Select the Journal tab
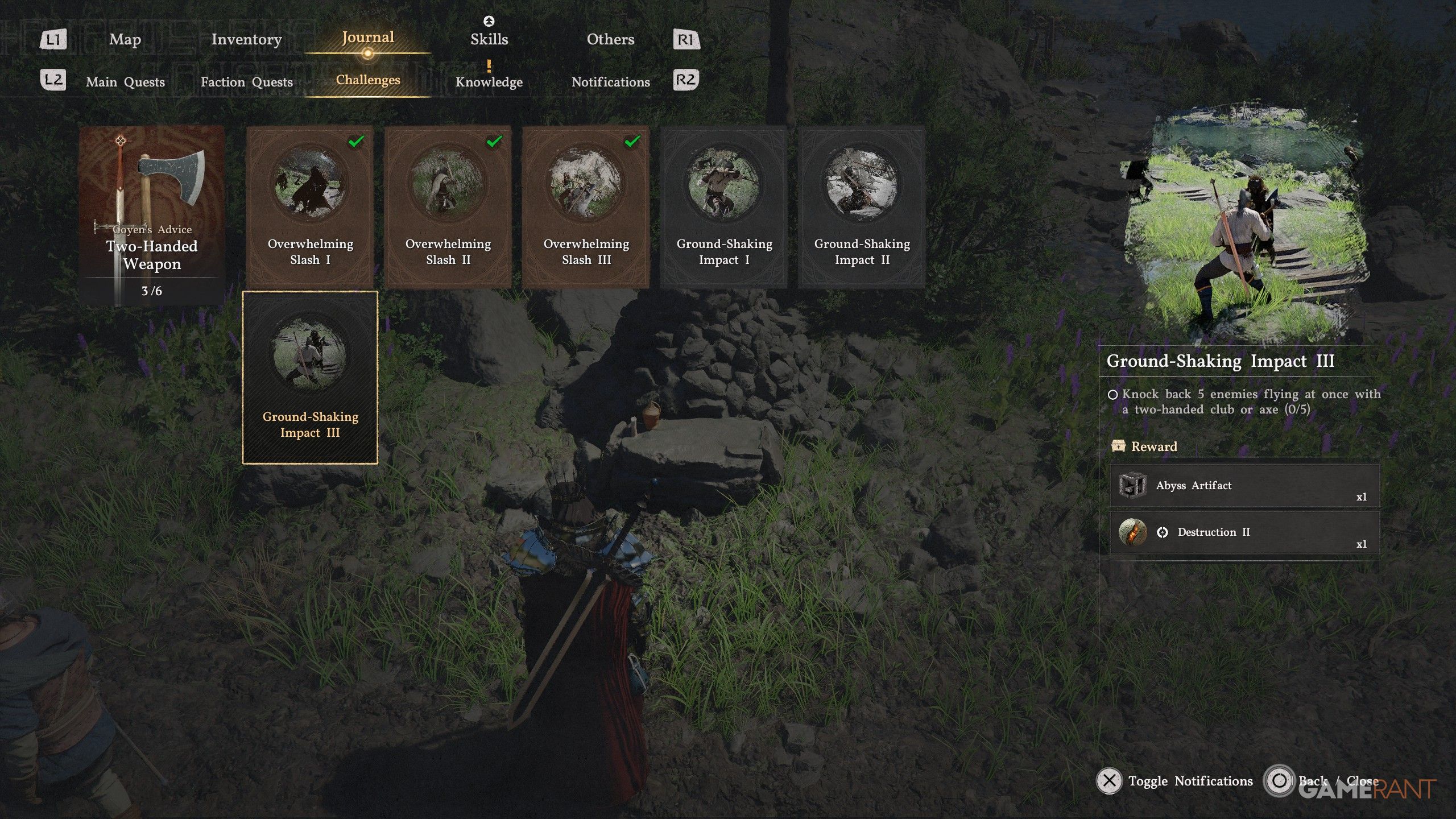The image size is (1456, 819). pyautogui.click(x=367, y=38)
